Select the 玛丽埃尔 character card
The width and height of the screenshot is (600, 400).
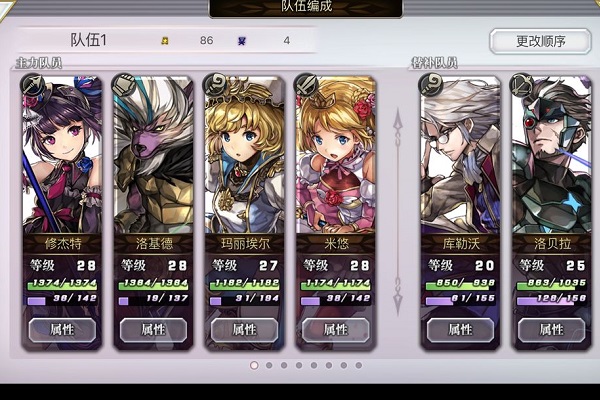(244, 160)
